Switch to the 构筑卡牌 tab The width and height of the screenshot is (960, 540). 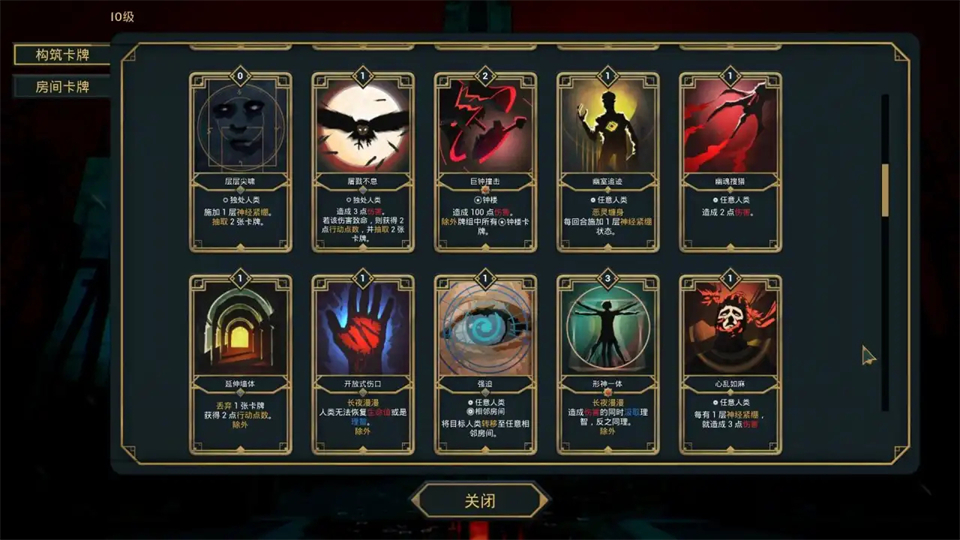click(62, 54)
